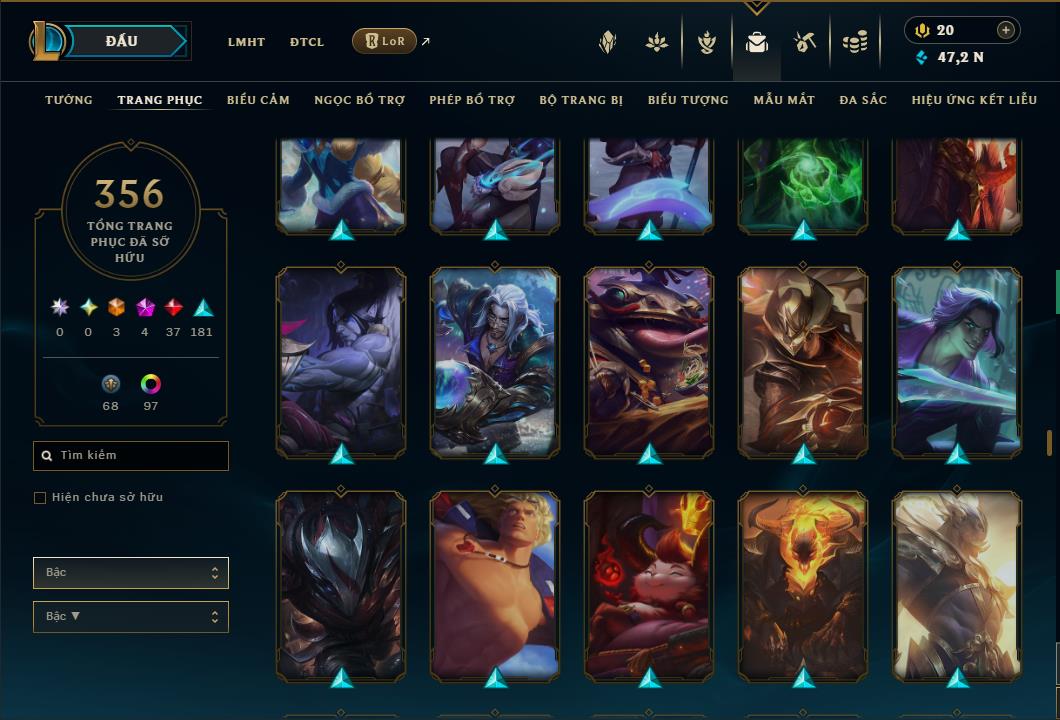Open the BIỂU CẢM tab
The height and width of the screenshot is (720, 1060).
click(x=258, y=100)
